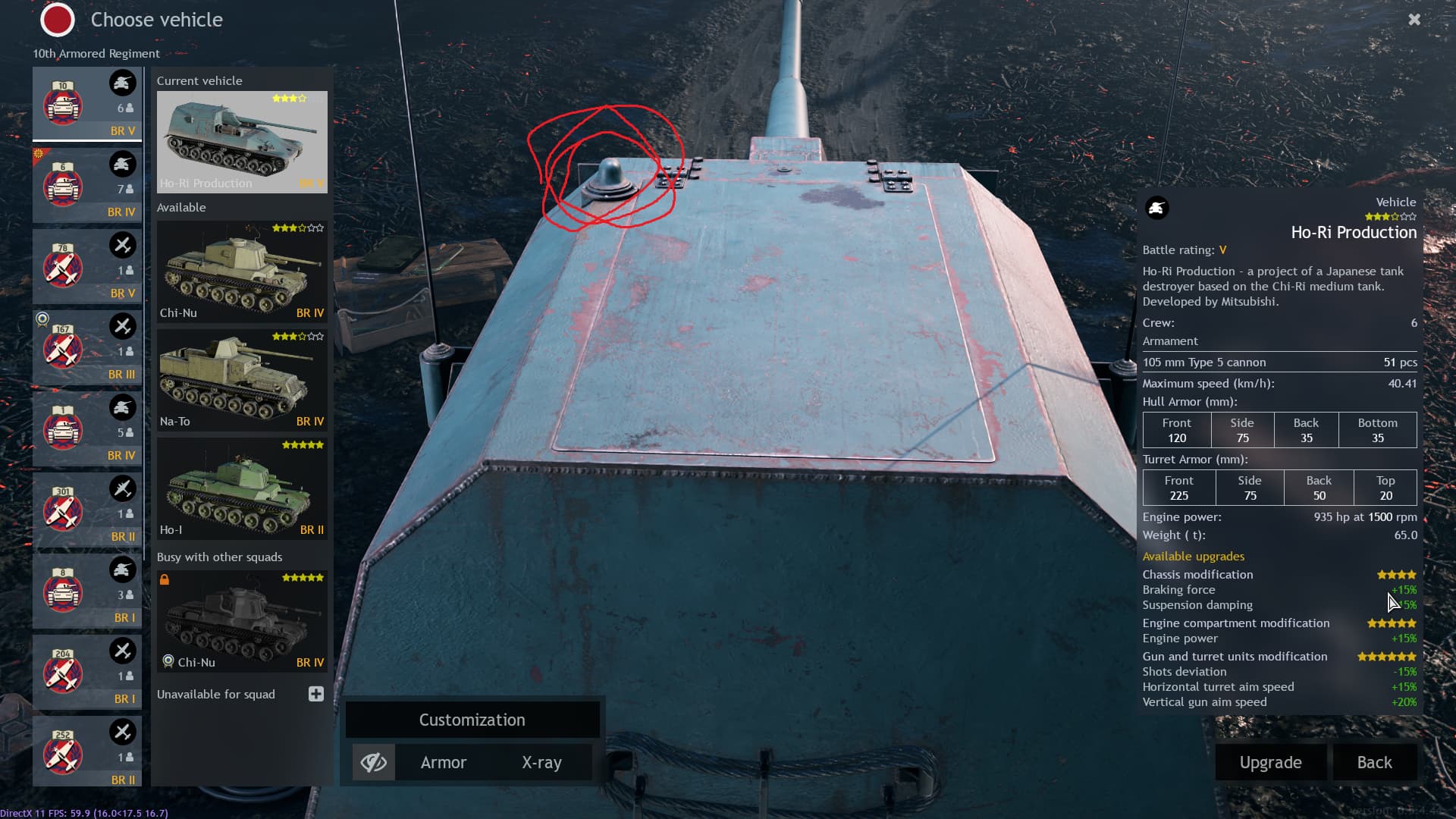Choose the tank squad with 7 soldiers
This screenshot has height=819, width=1456.
pos(87,185)
